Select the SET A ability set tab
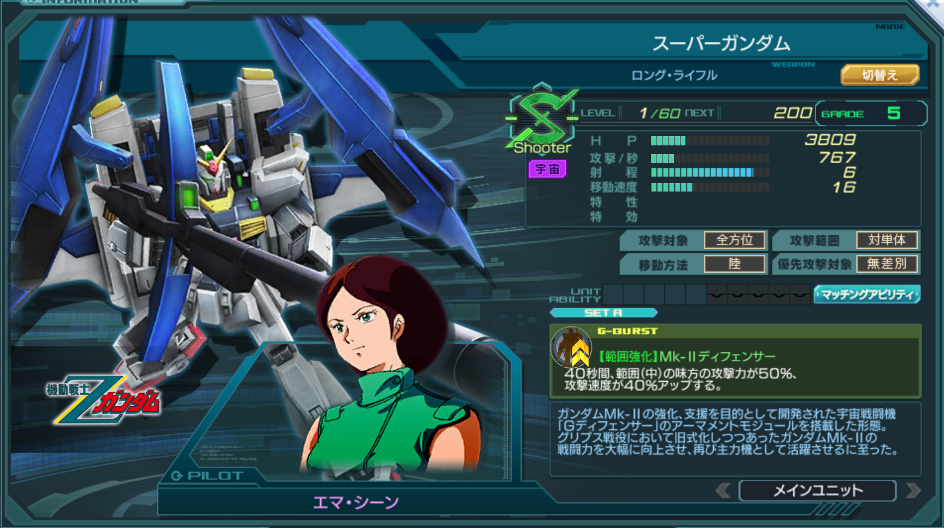Image resolution: width=944 pixels, height=528 pixels. tap(603, 312)
